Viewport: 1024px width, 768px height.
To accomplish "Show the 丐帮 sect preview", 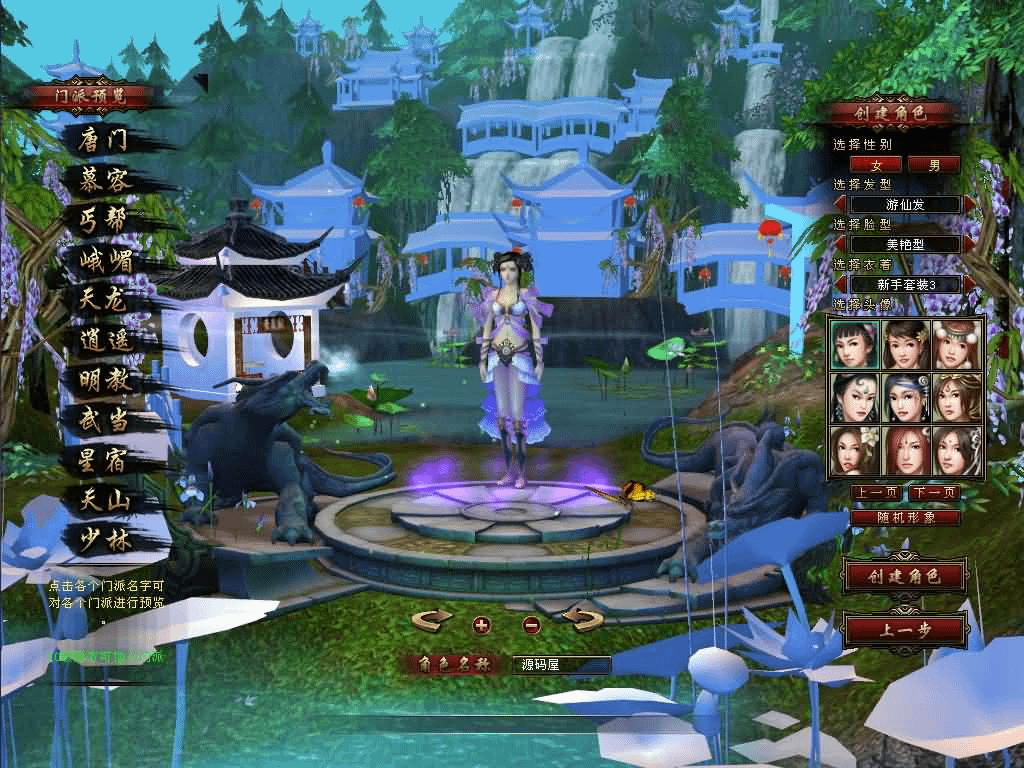I will (x=103, y=220).
